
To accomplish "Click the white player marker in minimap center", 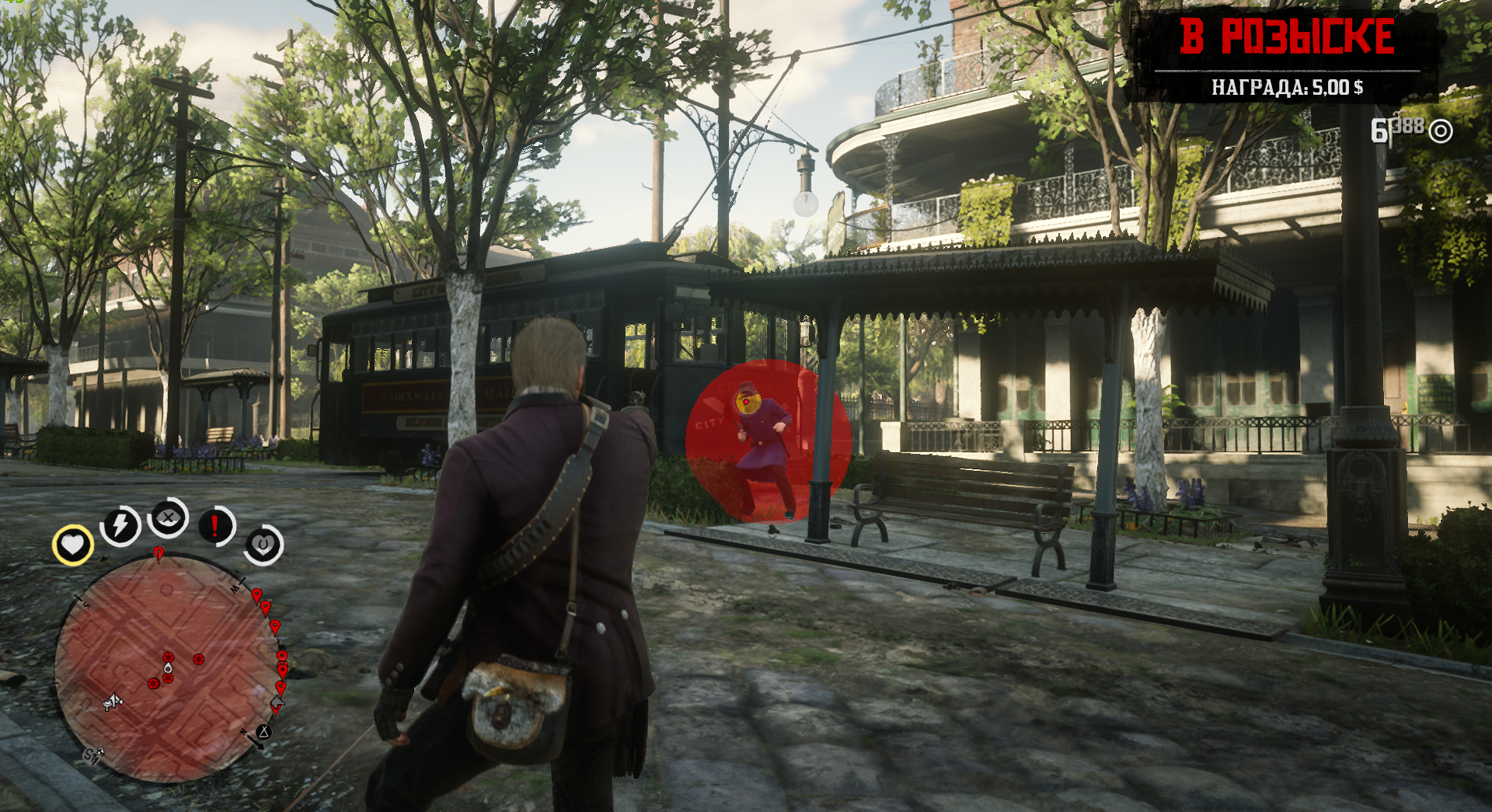I will click(168, 669).
